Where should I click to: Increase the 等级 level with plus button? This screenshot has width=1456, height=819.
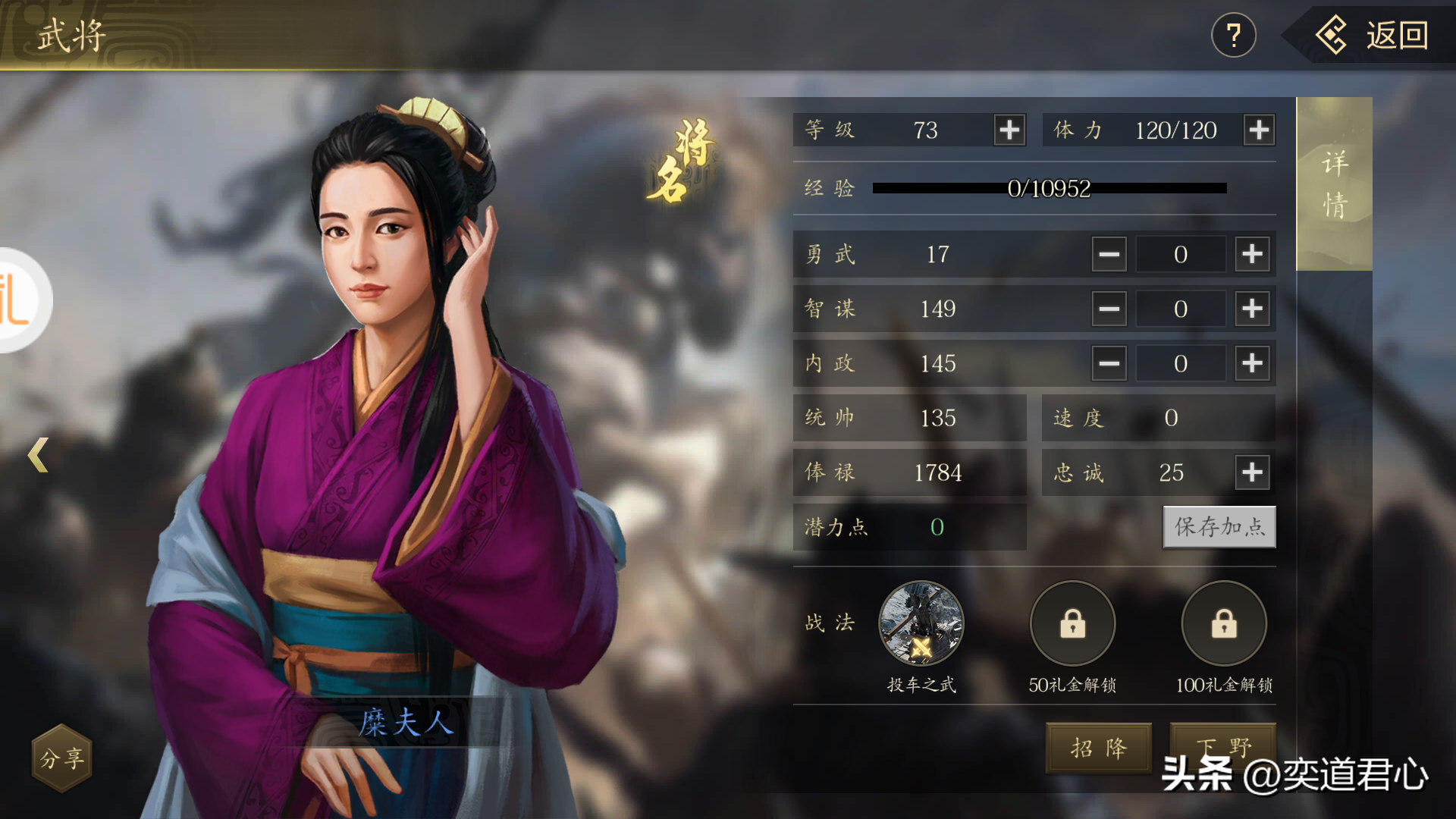[x=1009, y=130]
